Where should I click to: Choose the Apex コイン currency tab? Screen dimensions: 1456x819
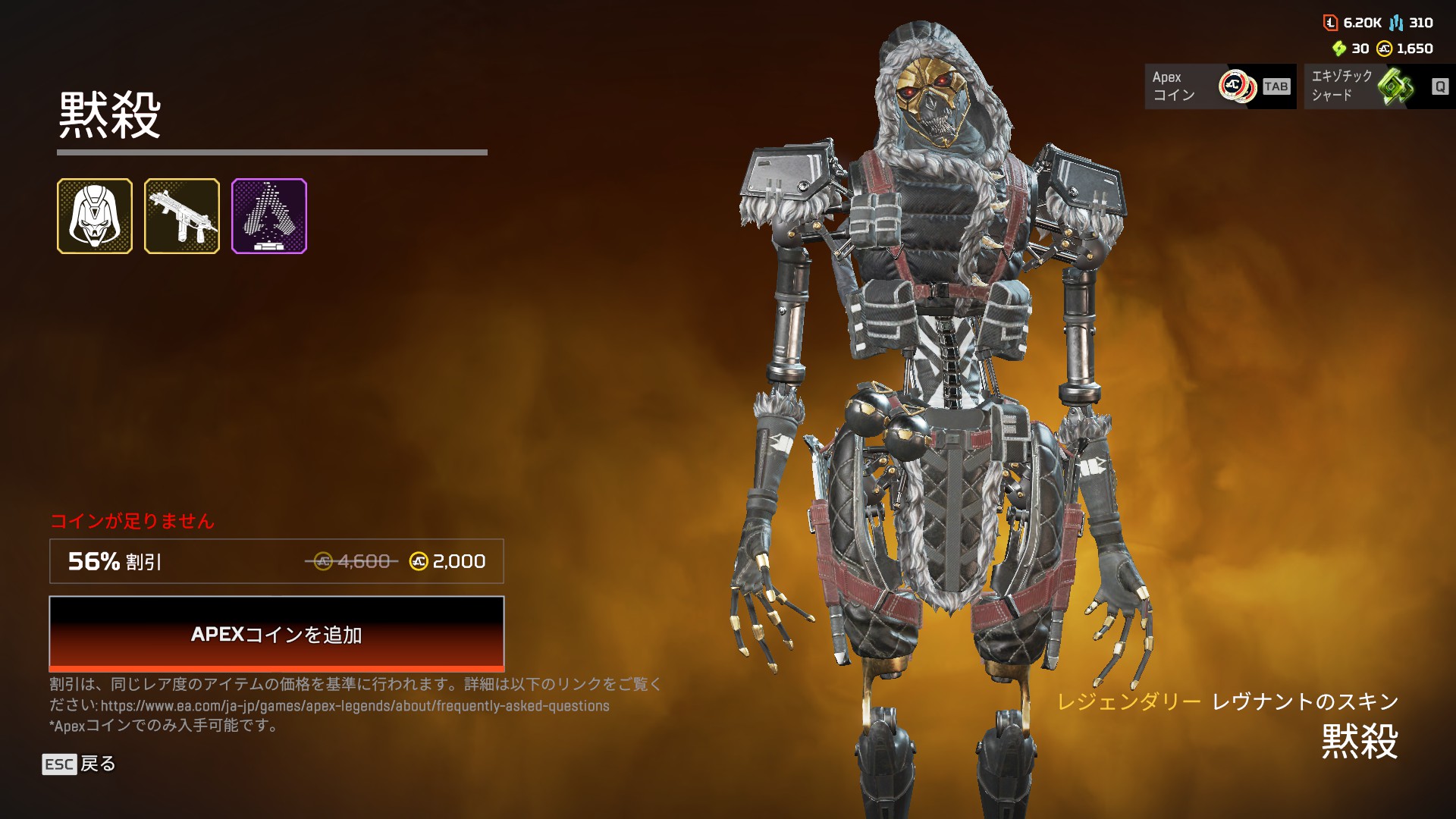tap(1220, 86)
